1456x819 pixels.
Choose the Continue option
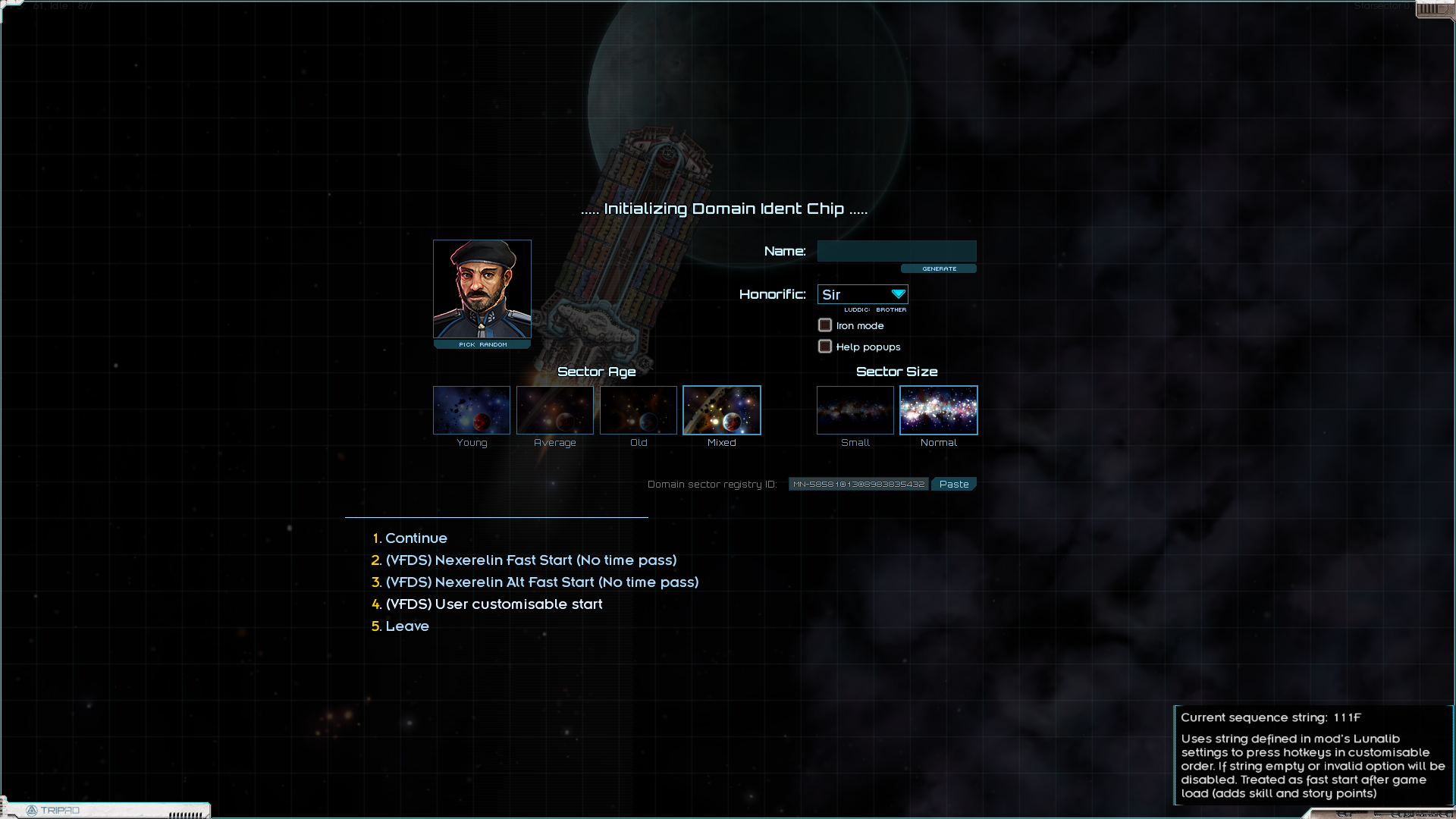(416, 538)
